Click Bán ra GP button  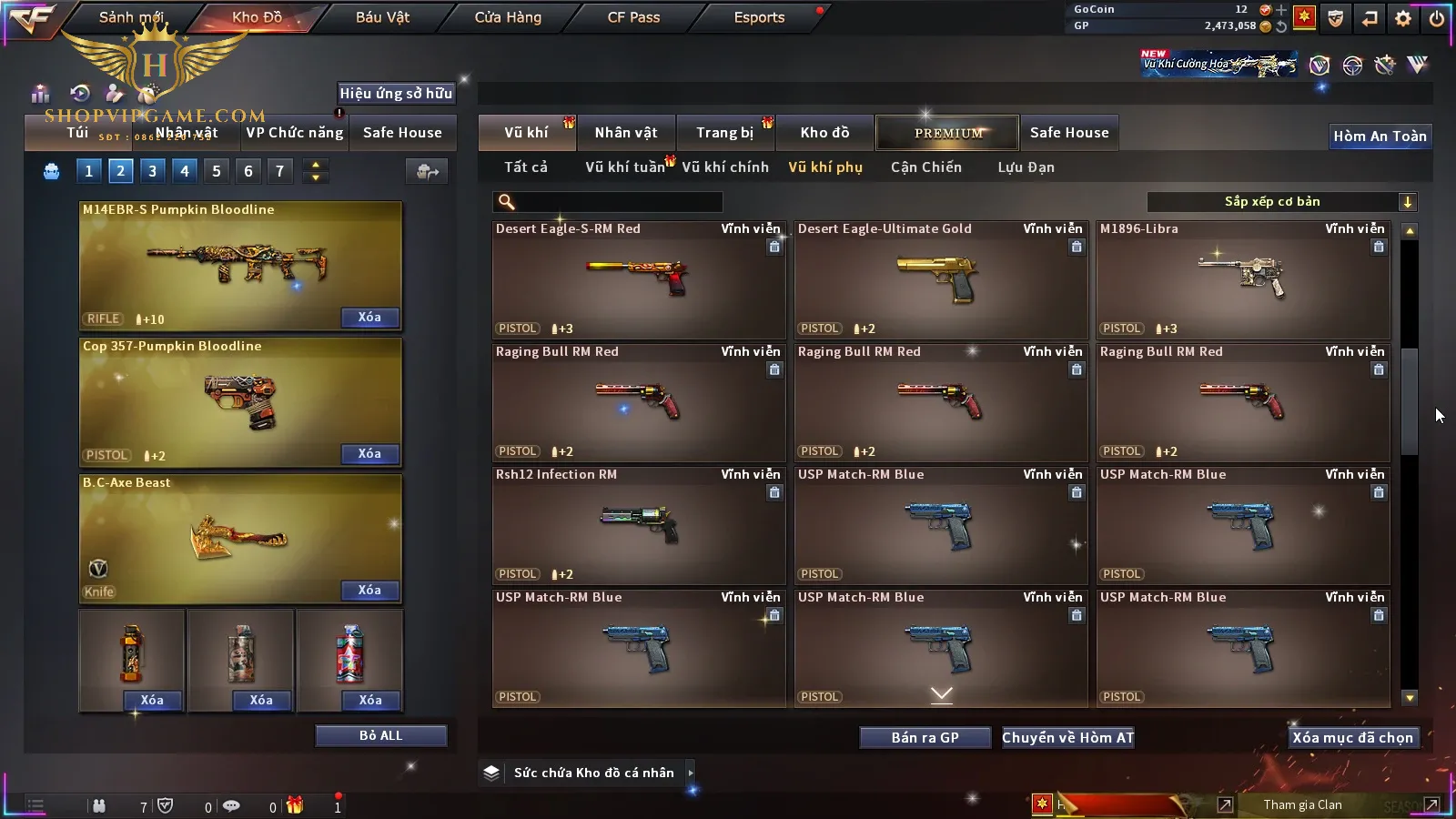point(925,738)
